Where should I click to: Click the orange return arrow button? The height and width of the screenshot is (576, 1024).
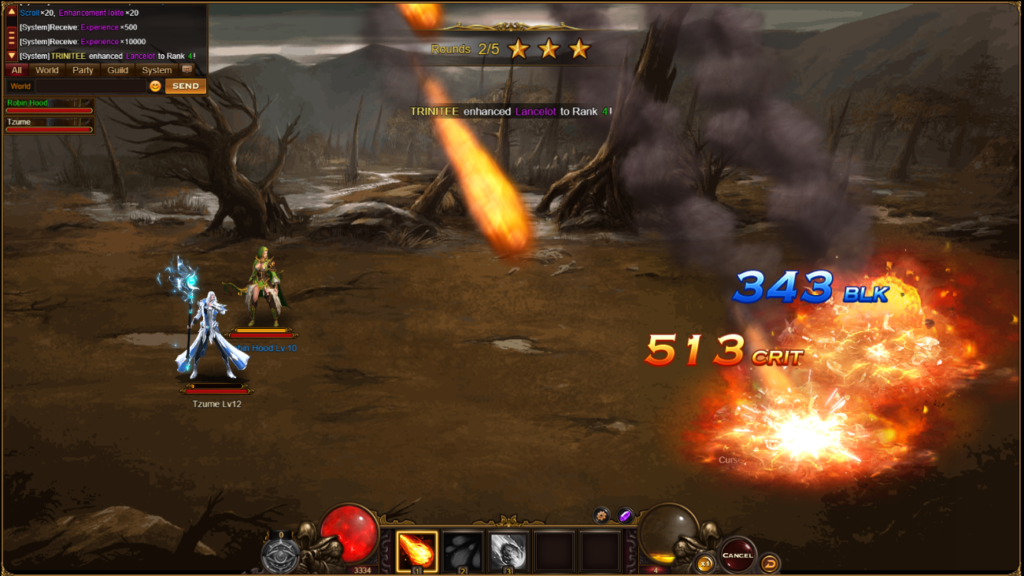(771, 563)
